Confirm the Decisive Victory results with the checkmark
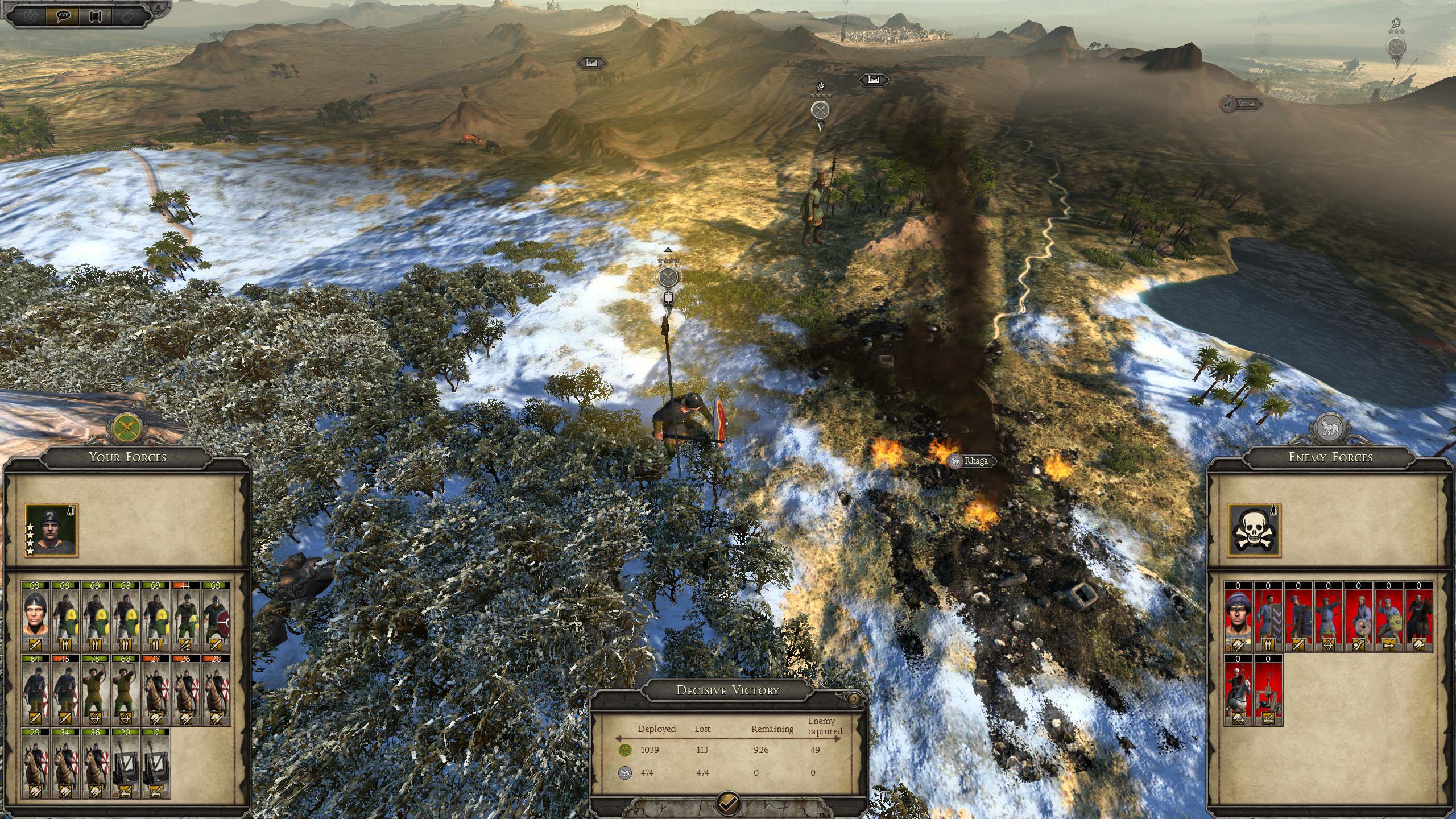The width and height of the screenshot is (1456, 819). 729,802
